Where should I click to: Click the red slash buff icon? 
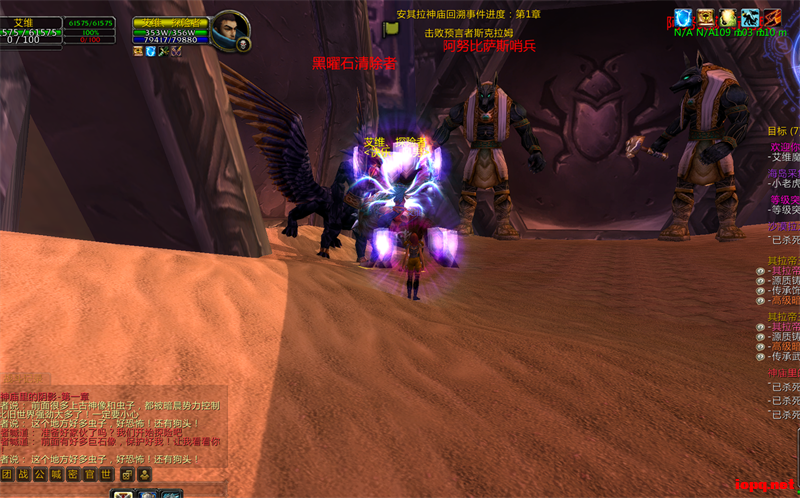(x=773, y=17)
